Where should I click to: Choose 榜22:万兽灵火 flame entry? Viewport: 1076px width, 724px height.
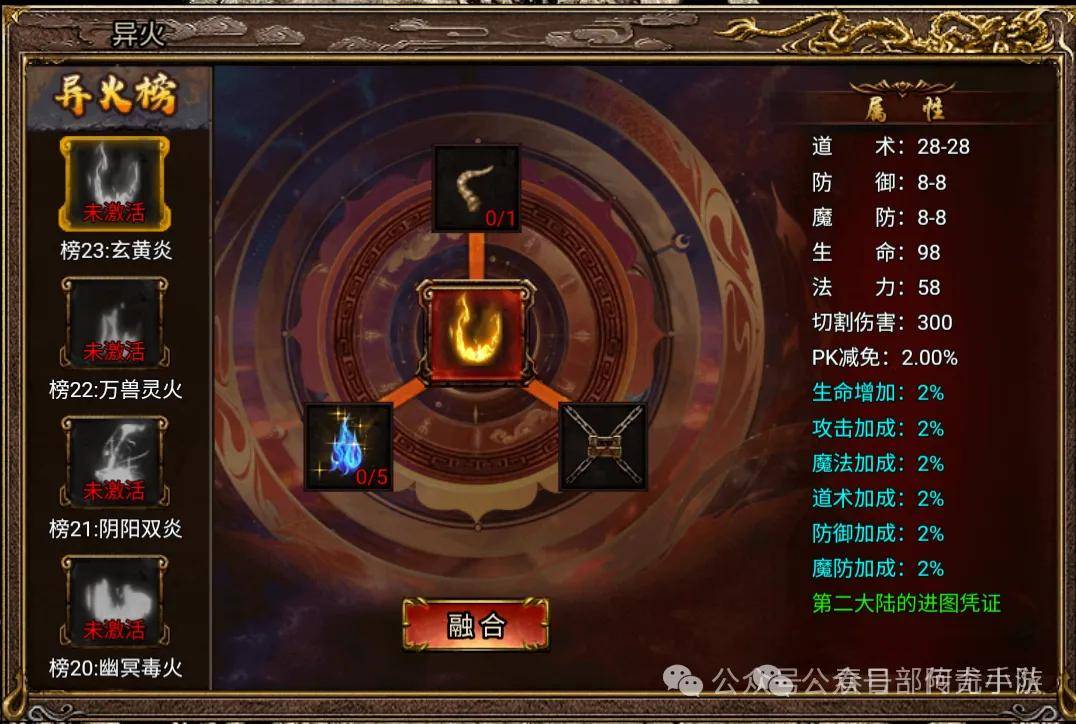pos(116,325)
